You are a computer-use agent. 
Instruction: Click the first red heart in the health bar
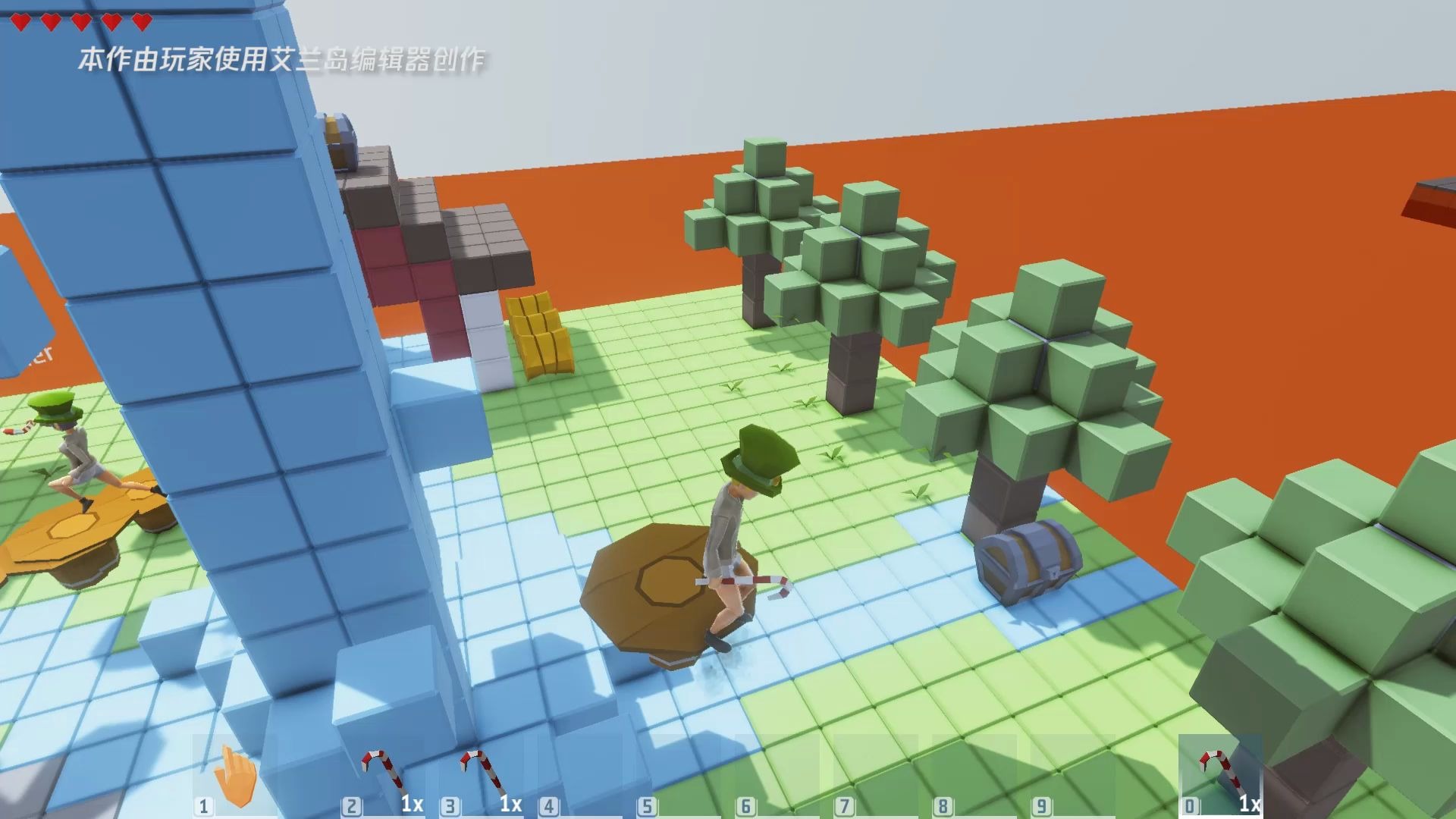click(x=21, y=23)
